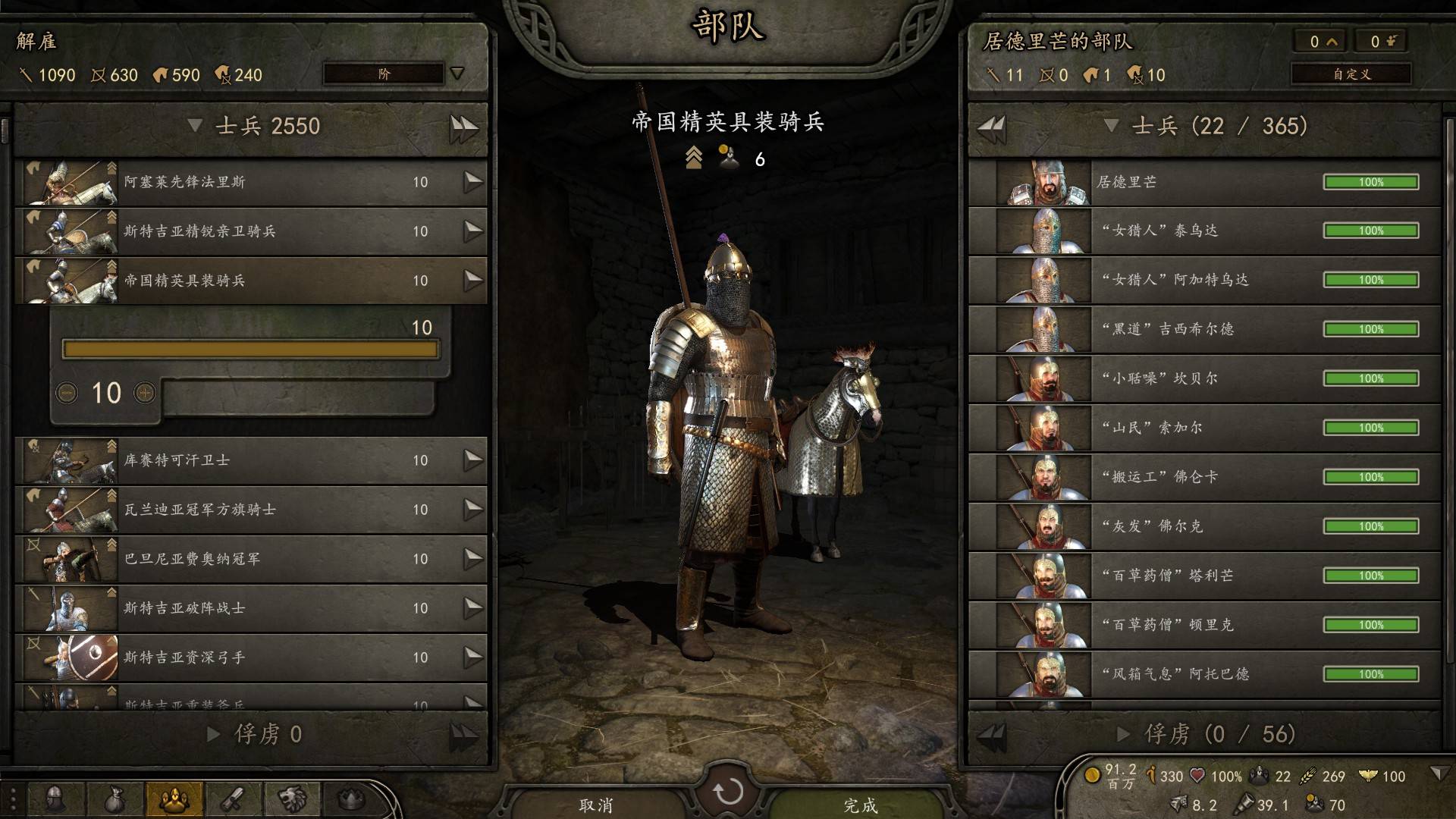This screenshot has width=1456, height=819.
Task: Confirm with the 完成 button
Action: click(x=861, y=805)
